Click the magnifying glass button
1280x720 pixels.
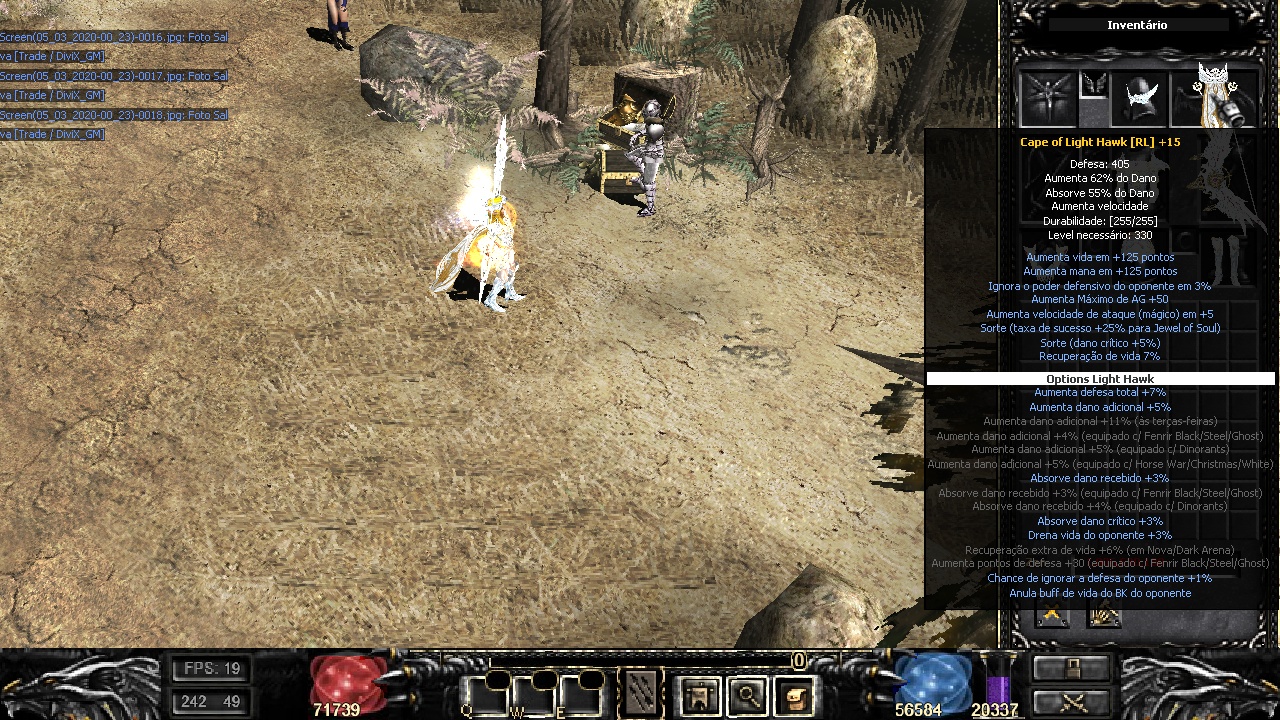point(747,695)
